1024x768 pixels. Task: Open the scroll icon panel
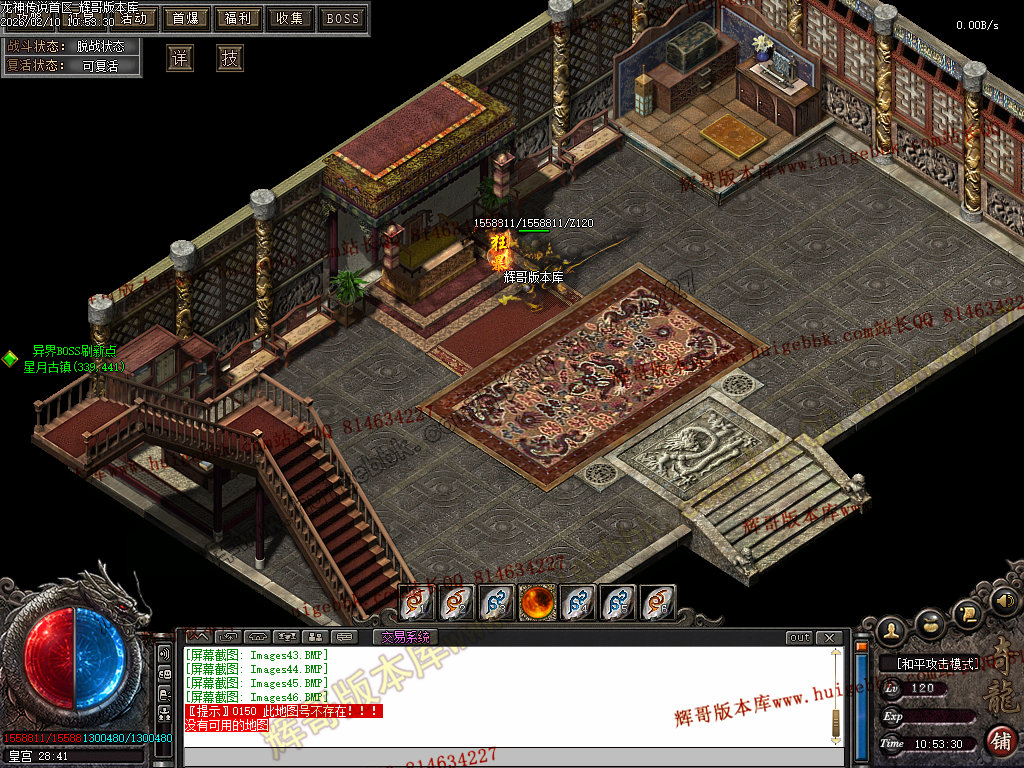(x=966, y=611)
